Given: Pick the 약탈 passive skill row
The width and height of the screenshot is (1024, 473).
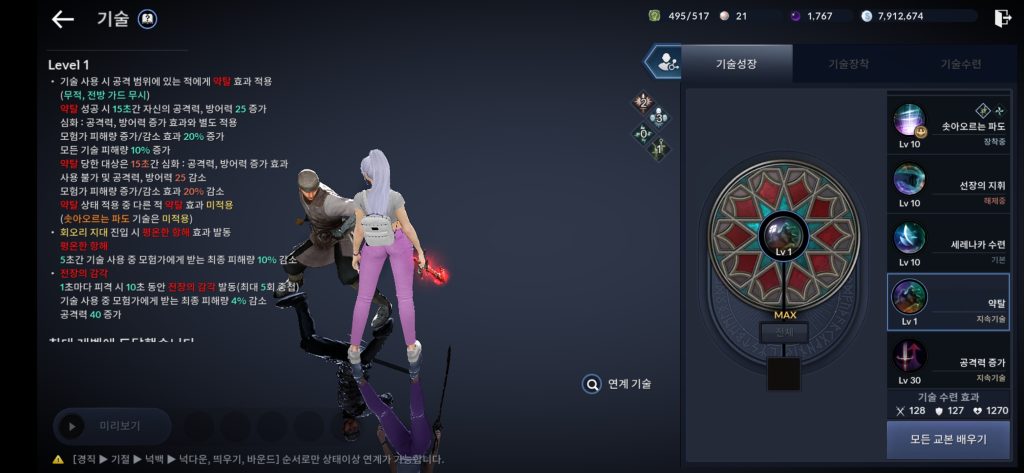Looking at the screenshot, I should (x=947, y=302).
